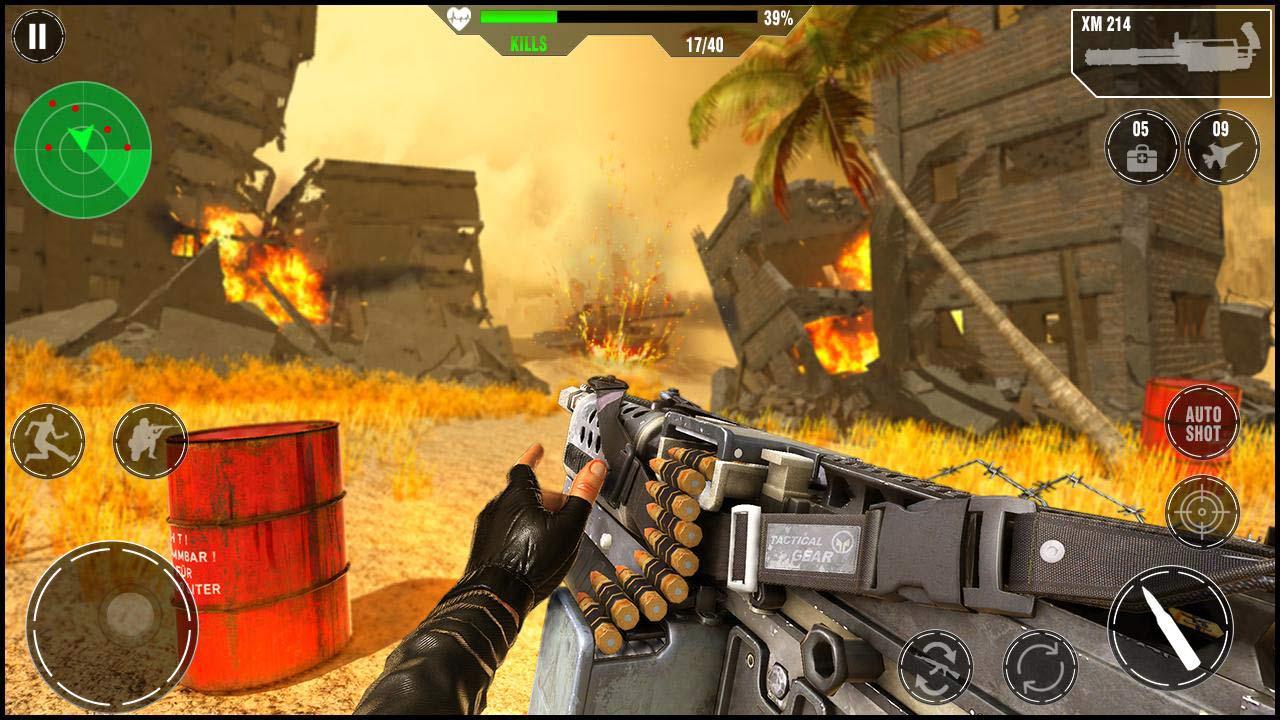Swap weapon with the rifle-arrows icon
Screen dimensions: 1280x720
[x=935, y=666]
